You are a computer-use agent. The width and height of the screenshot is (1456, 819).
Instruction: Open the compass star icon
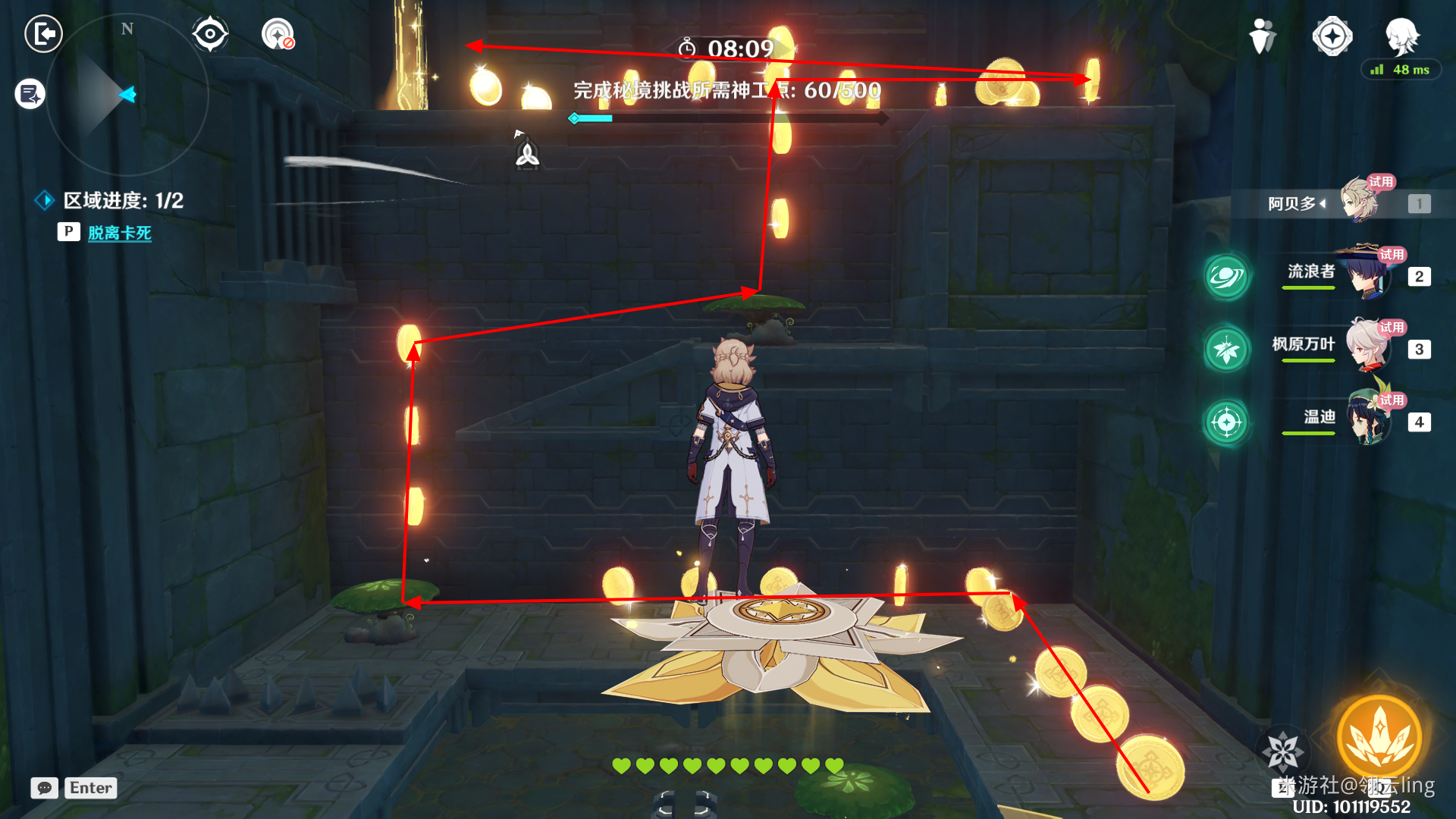coord(1332,36)
